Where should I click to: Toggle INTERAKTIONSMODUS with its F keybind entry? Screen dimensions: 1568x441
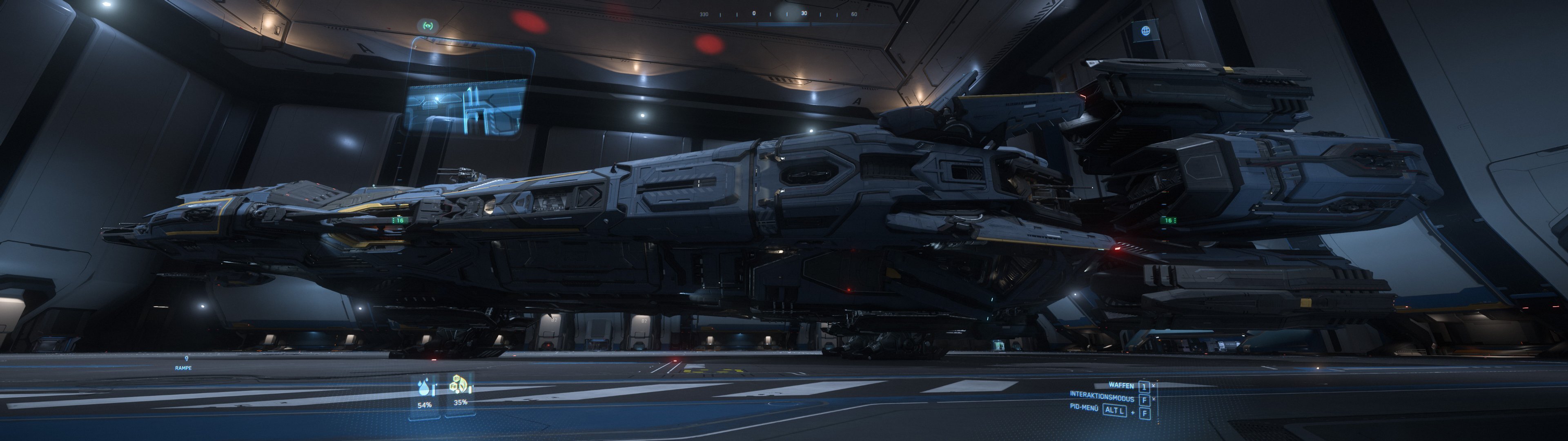pyautogui.click(x=1144, y=400)
